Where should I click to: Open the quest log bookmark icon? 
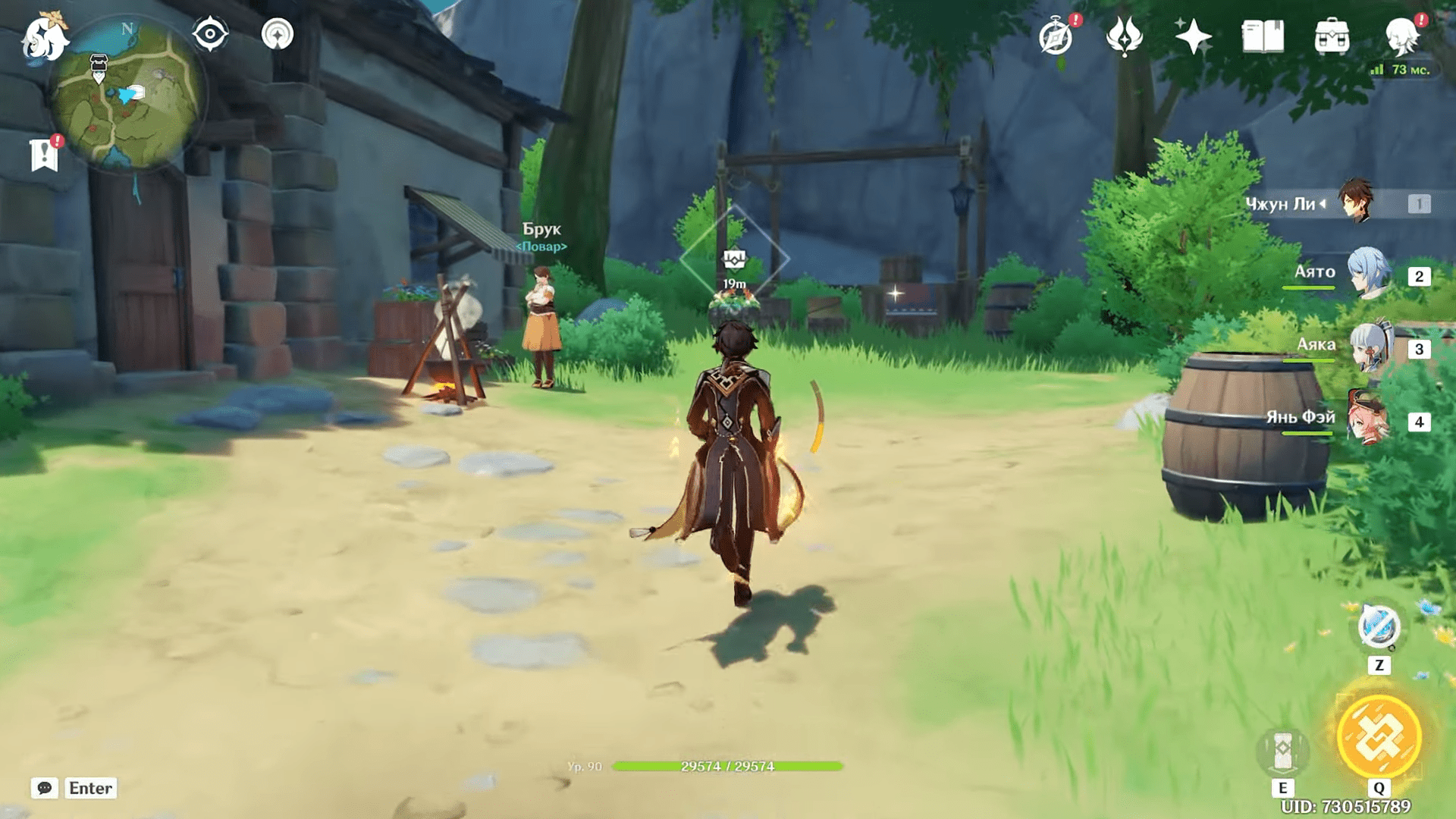click(x=45, y=155)
